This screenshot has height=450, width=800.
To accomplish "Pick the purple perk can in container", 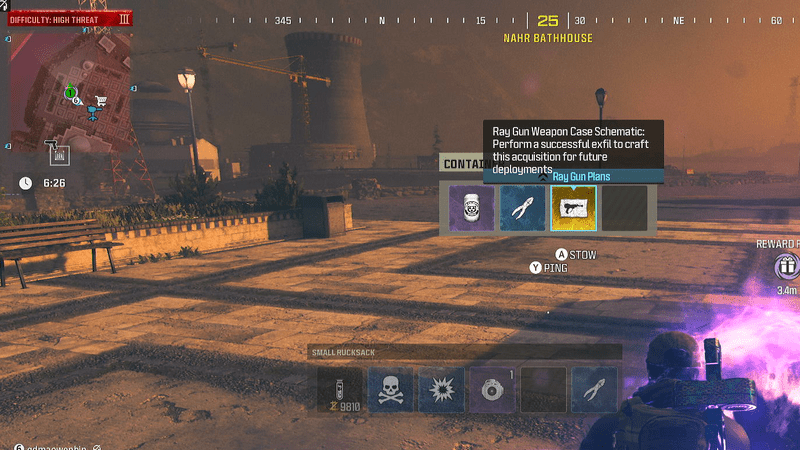I will 472,208.
